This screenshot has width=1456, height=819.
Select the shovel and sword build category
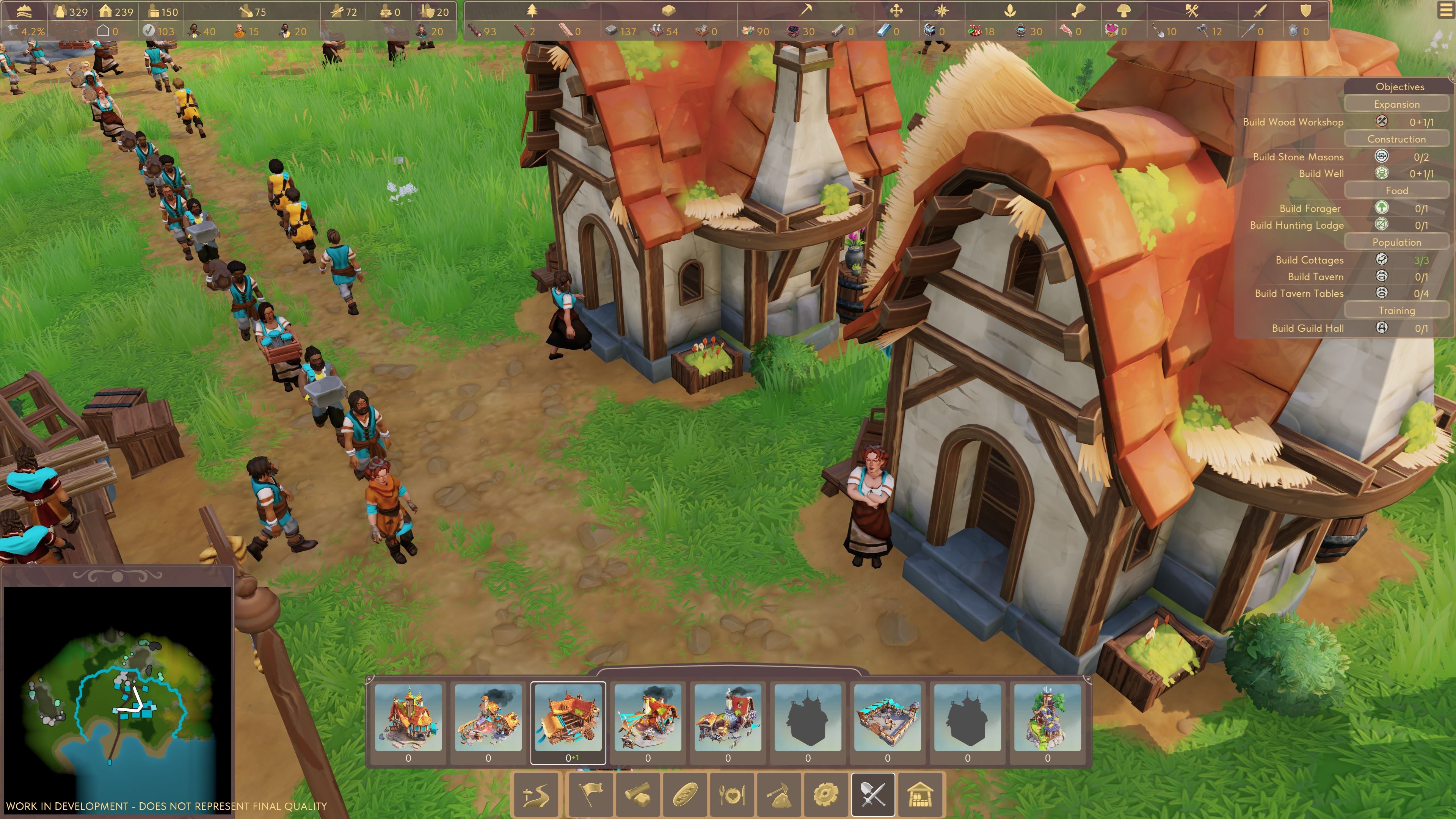pyautogui.click(x=873, y=795)
